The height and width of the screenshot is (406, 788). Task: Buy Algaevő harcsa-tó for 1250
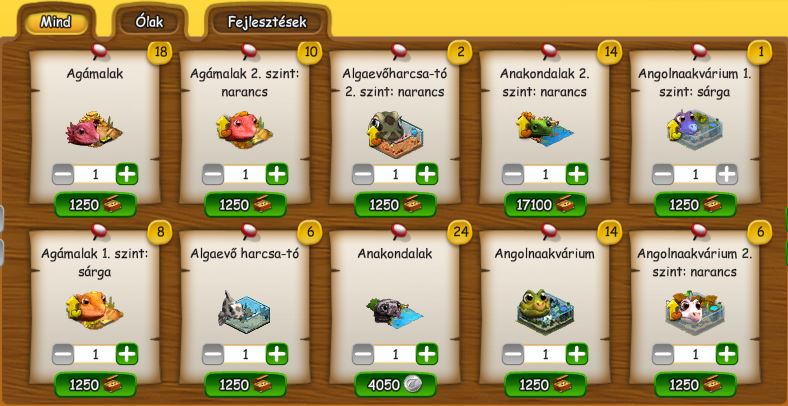tap(245, 385)
